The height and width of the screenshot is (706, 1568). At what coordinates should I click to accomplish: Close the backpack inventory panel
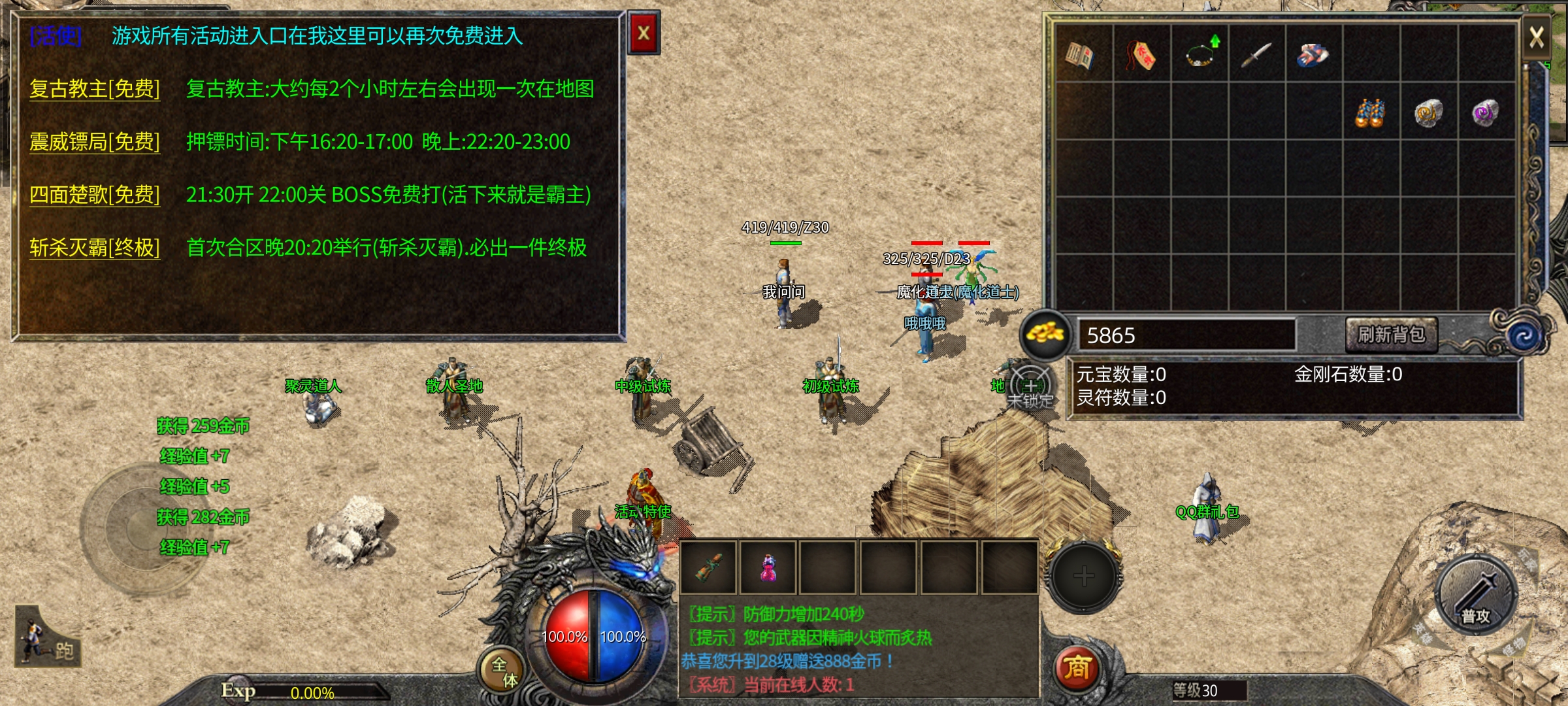(x=1537, y=37)
